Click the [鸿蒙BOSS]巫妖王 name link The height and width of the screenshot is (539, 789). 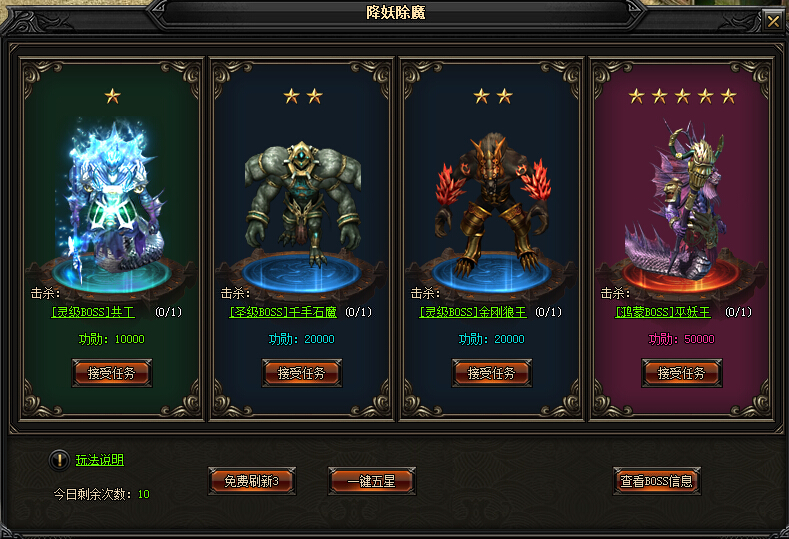pyautogui.click(x=663, y=312)
